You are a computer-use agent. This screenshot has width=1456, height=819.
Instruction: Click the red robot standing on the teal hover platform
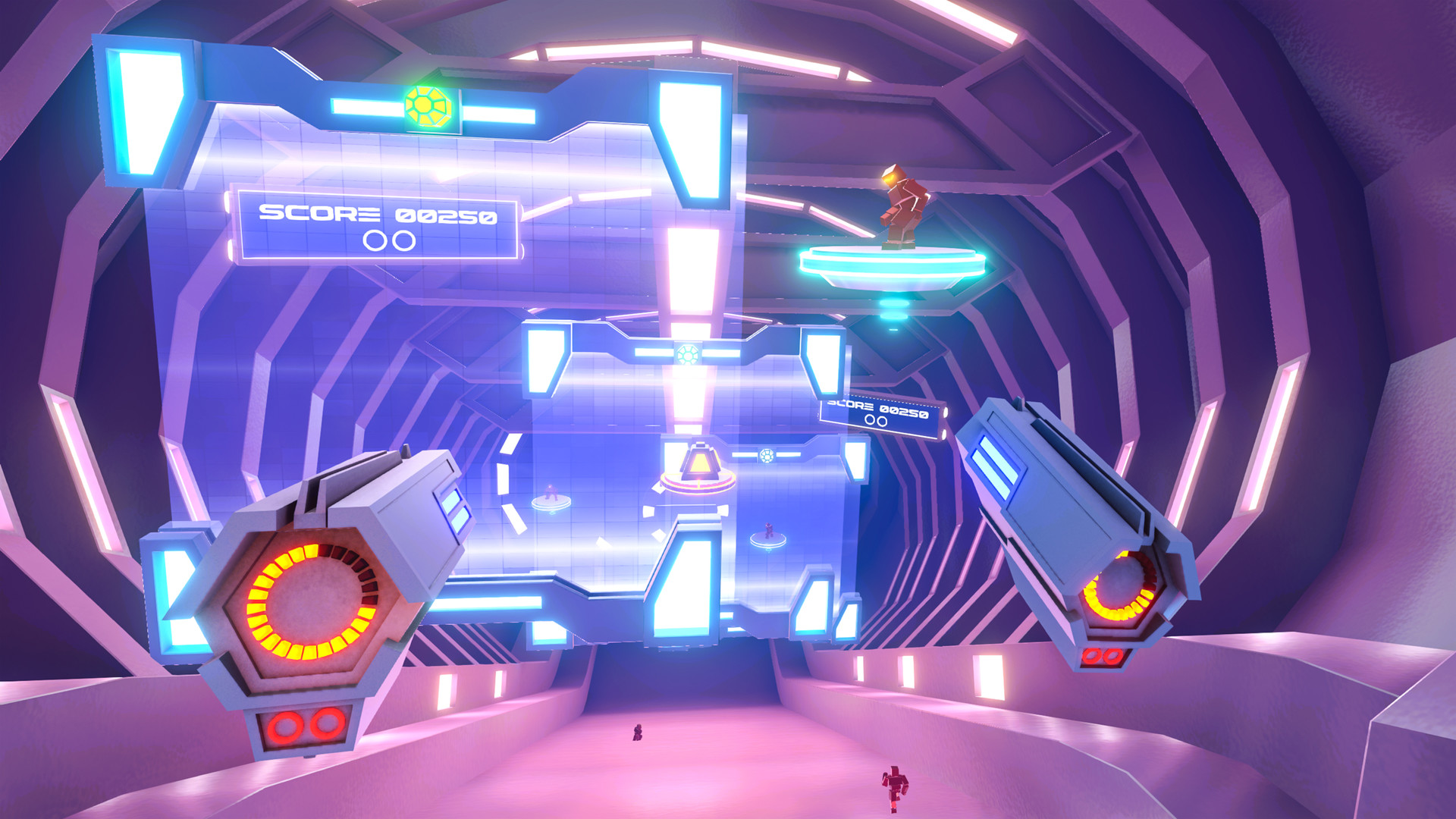[x=902, y=205]
